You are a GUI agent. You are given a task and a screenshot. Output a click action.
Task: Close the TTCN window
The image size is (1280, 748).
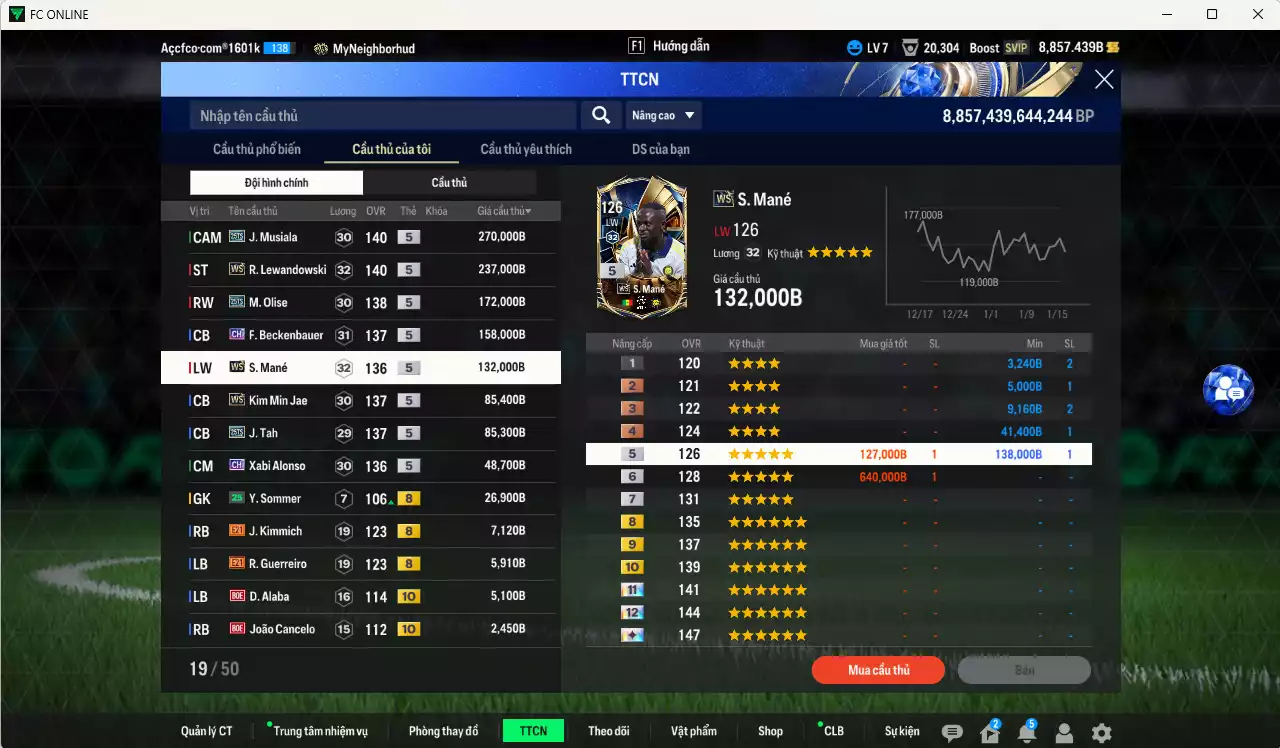coord(1104,80)
